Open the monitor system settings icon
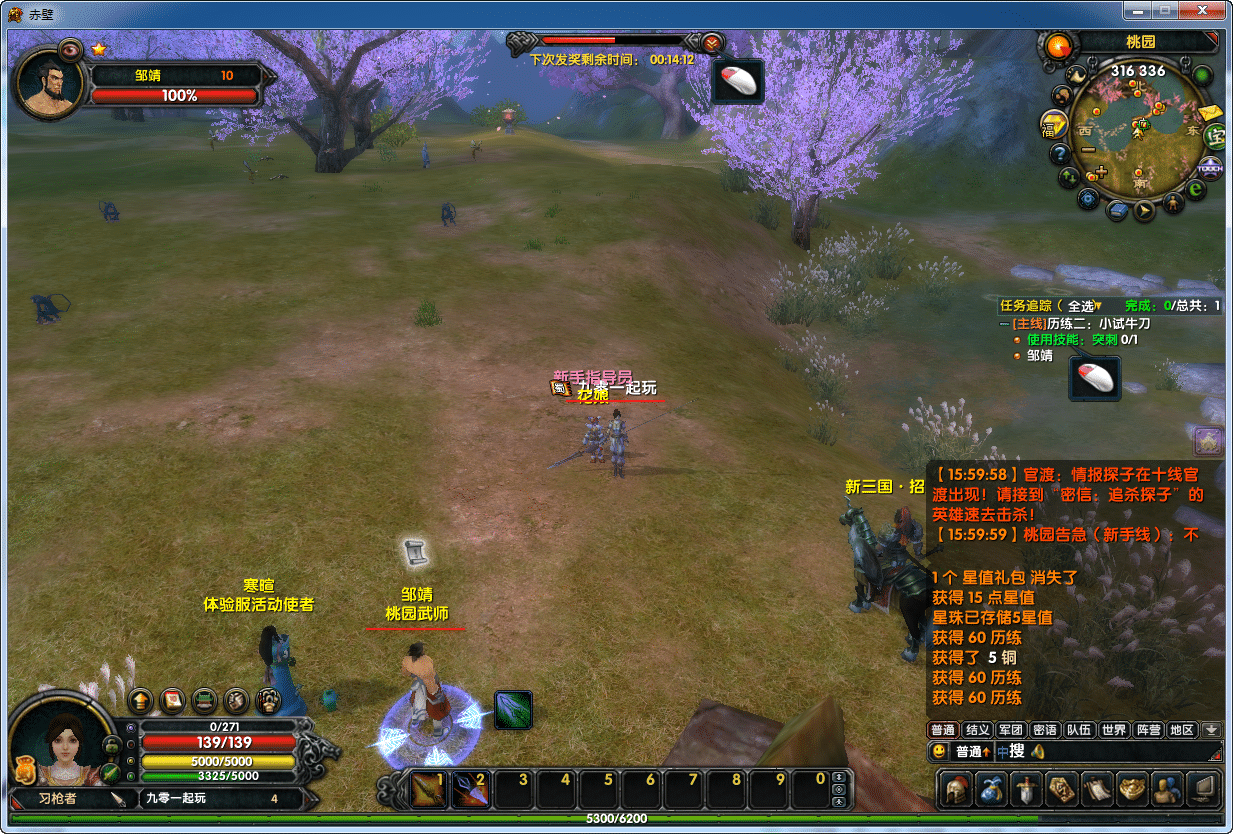This screenshot has height=834, width=1233. (x=1203, y=790)
